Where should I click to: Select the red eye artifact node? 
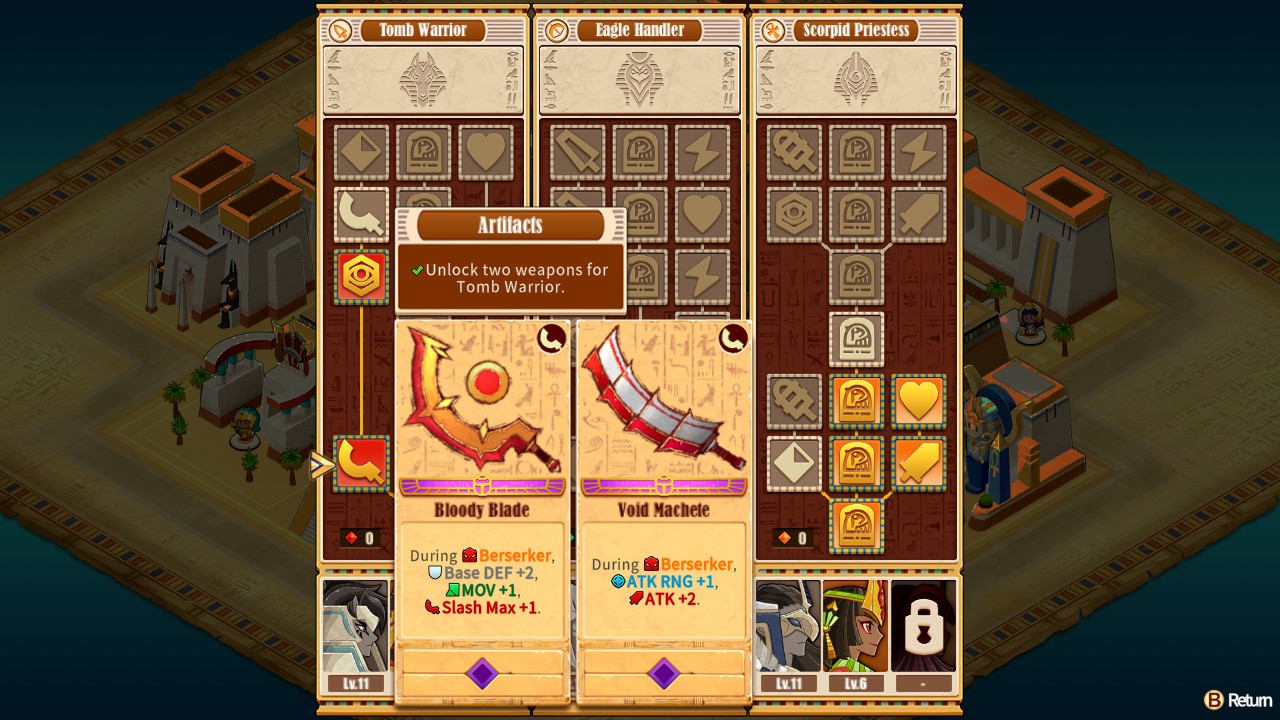361,277
